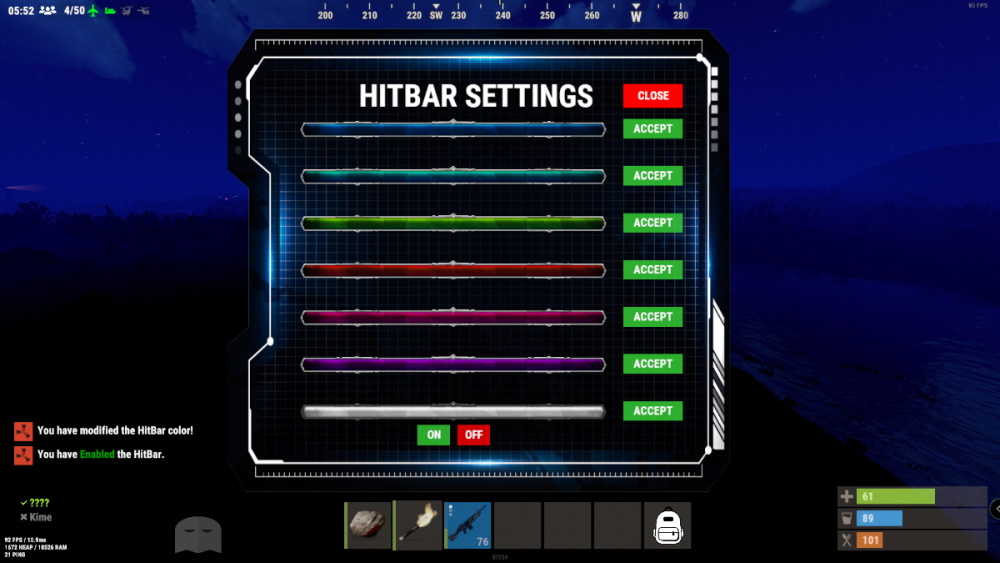Select the torch hotbar slot
This screenshot has height=563, width=1000.
pos(418,526)
